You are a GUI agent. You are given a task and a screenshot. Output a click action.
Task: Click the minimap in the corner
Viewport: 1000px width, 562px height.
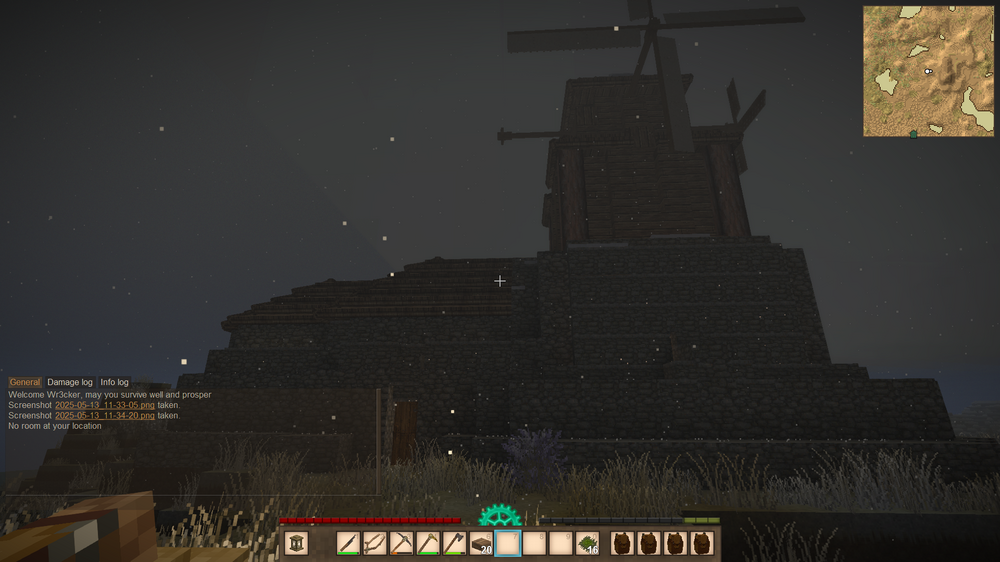(929, 71)
